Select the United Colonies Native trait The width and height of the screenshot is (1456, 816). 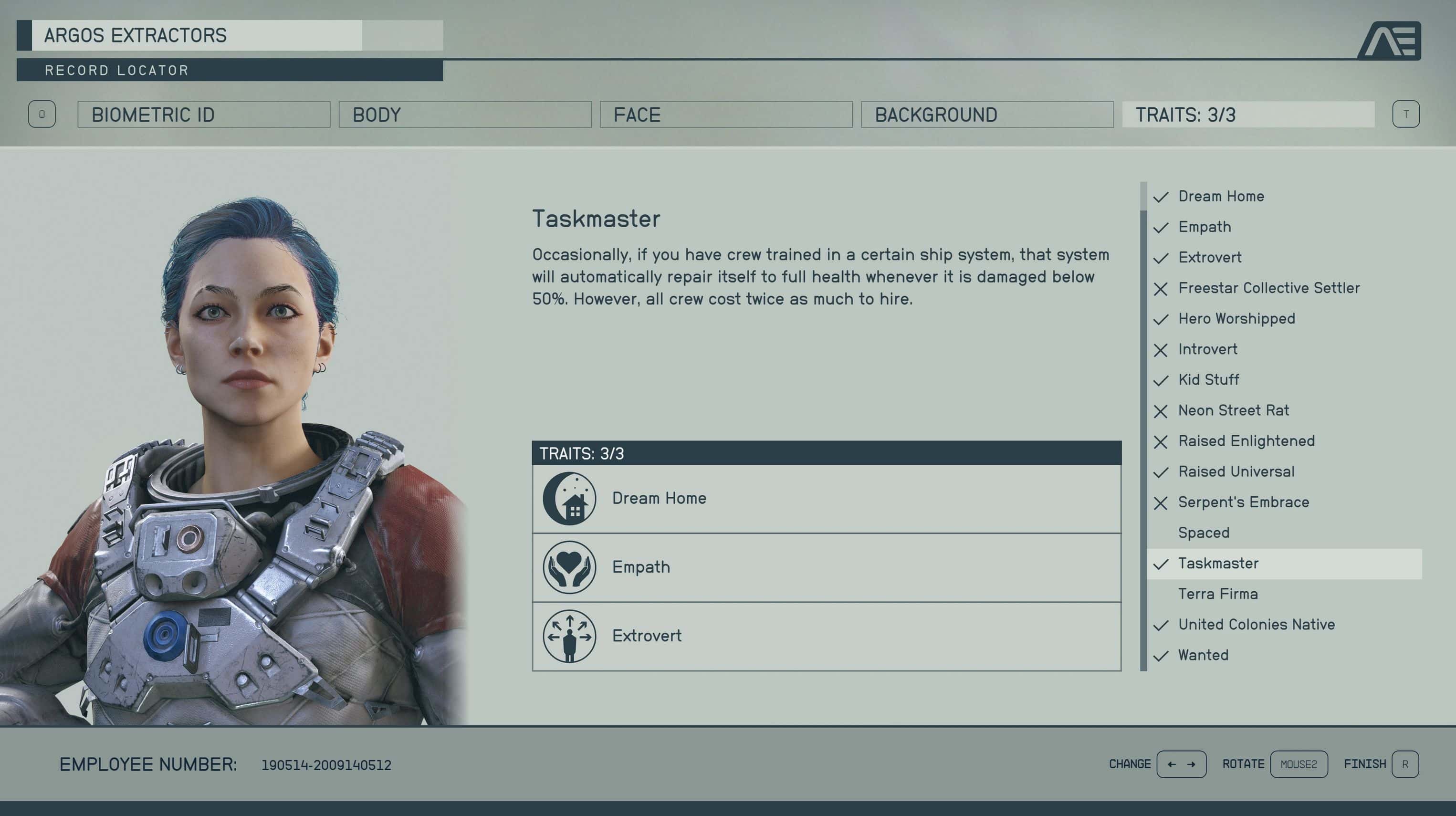pyautogui.click(x=1256, y=625)
